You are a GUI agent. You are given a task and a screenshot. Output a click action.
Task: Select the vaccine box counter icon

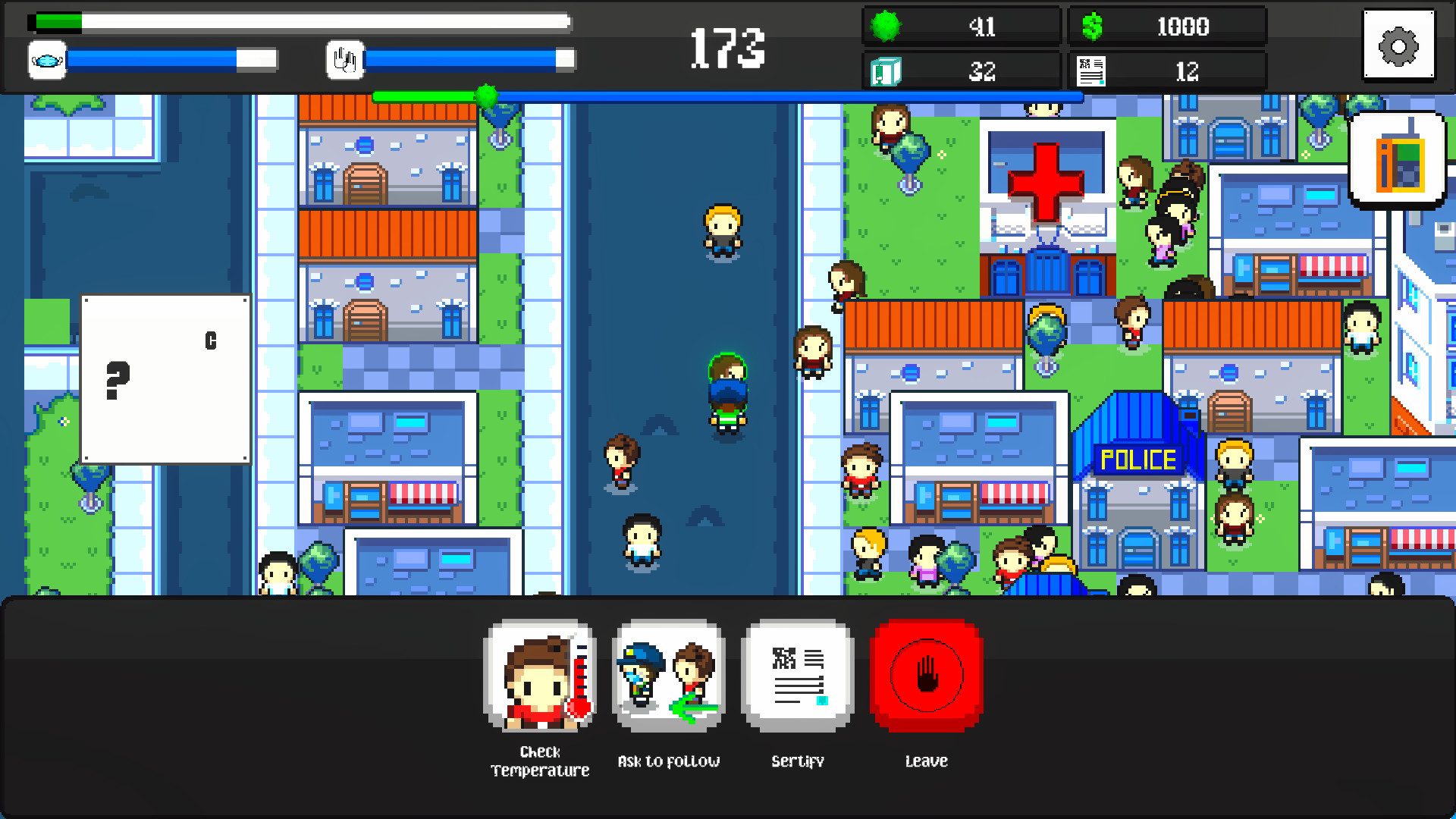[x=886, y=71]
